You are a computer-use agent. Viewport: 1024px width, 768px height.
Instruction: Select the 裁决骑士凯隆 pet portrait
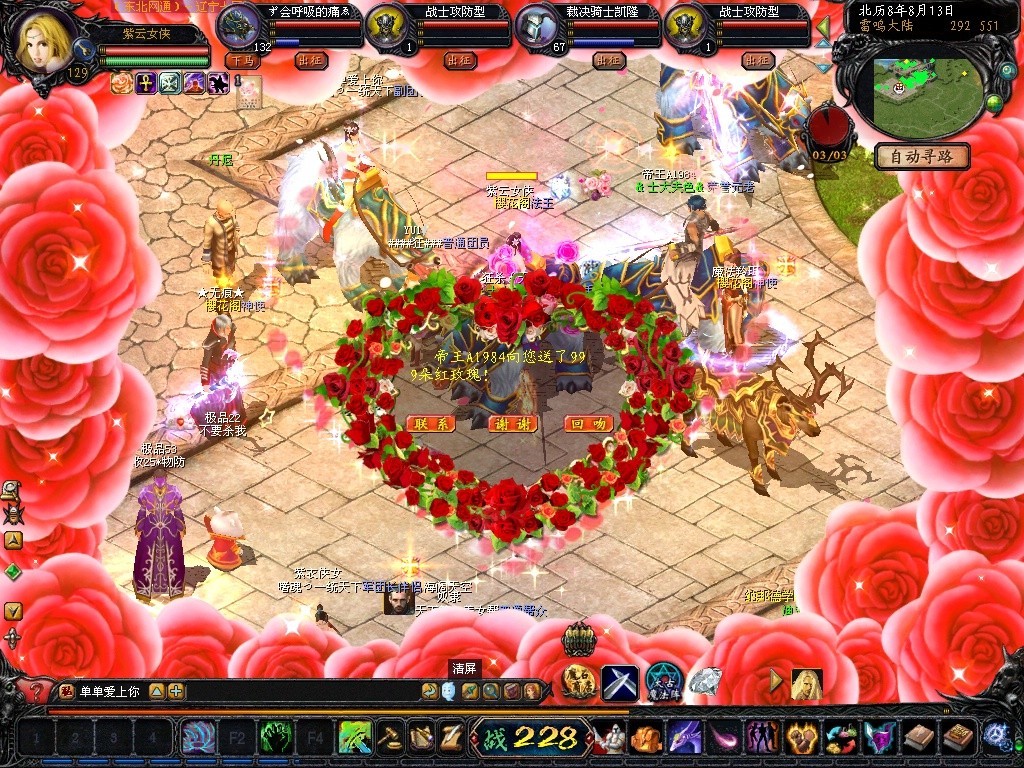(538, 24)
